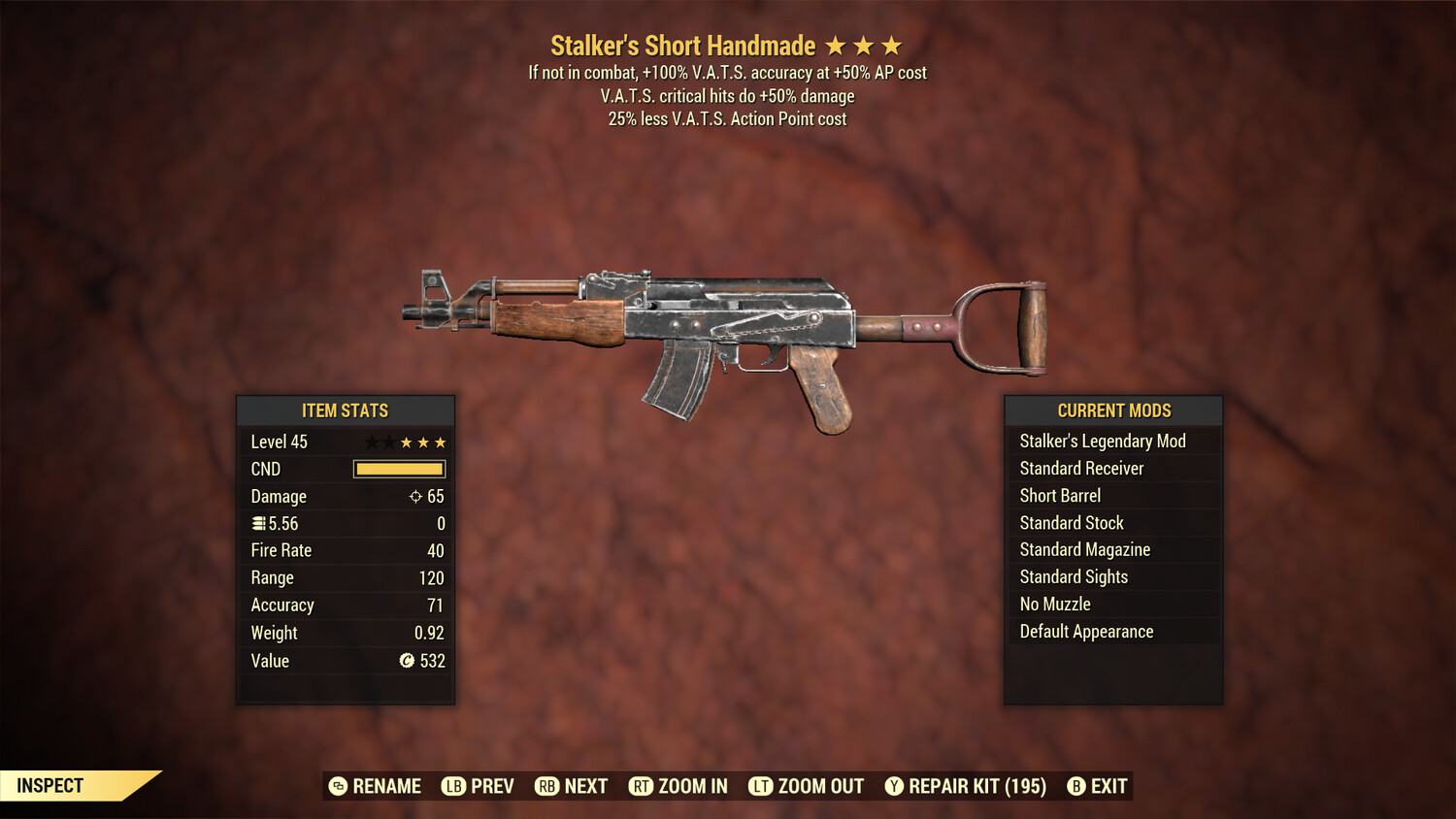Click the LT icon beside ZOOM OUT
This screenshot has height=819, width=1456.
pyautogui.click(x=761, y=786)
